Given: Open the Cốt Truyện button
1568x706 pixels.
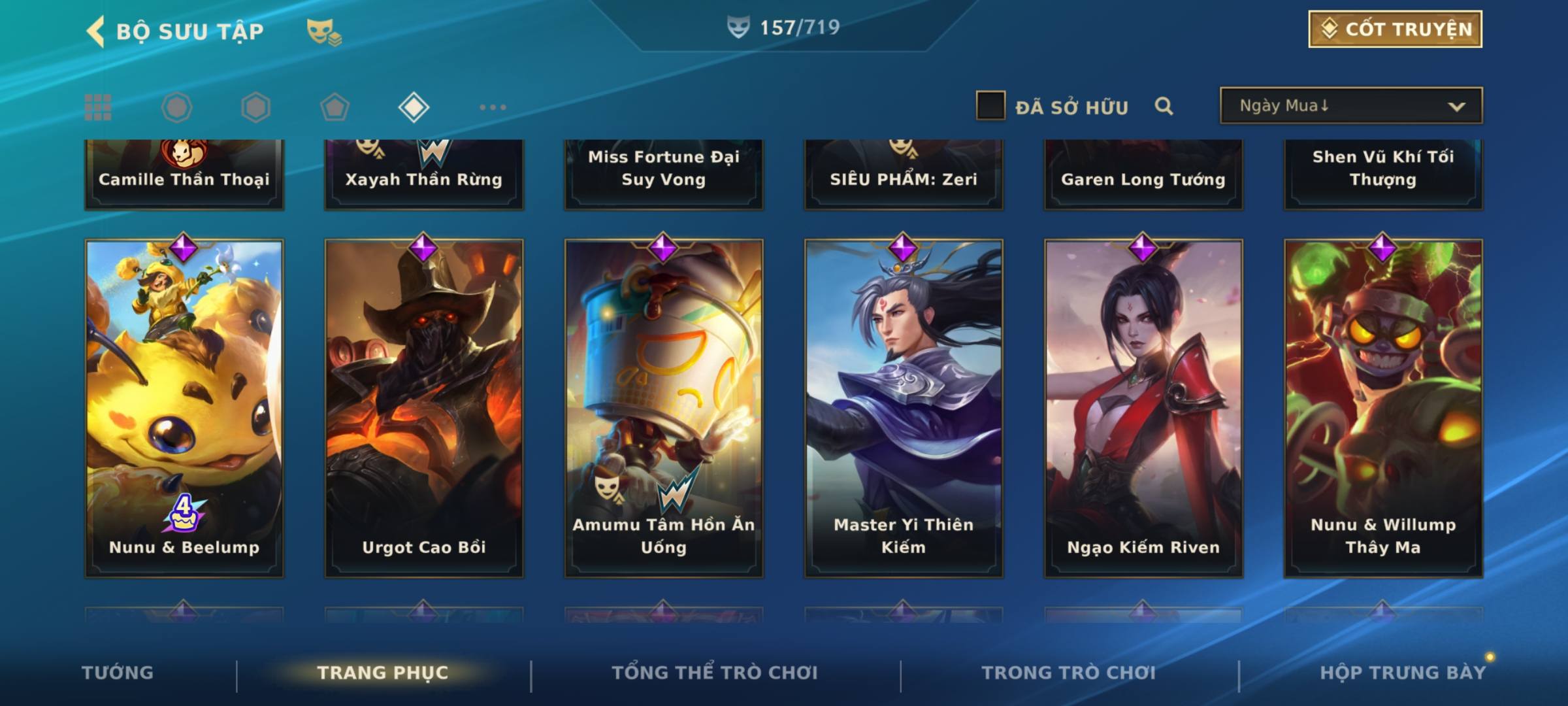Looking at the screenshot, I should point(1395,29).
